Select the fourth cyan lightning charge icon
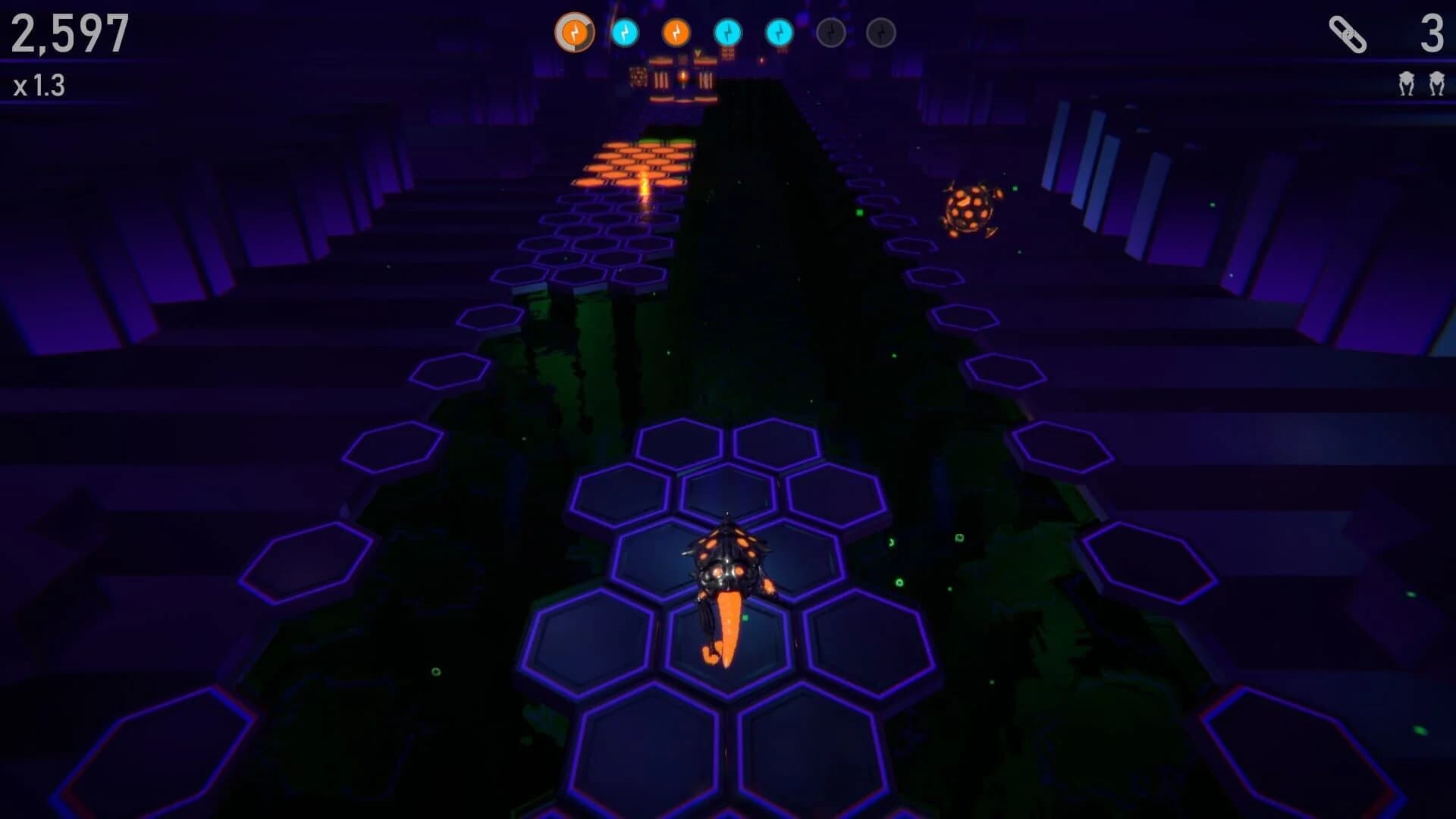 (726, 33)
